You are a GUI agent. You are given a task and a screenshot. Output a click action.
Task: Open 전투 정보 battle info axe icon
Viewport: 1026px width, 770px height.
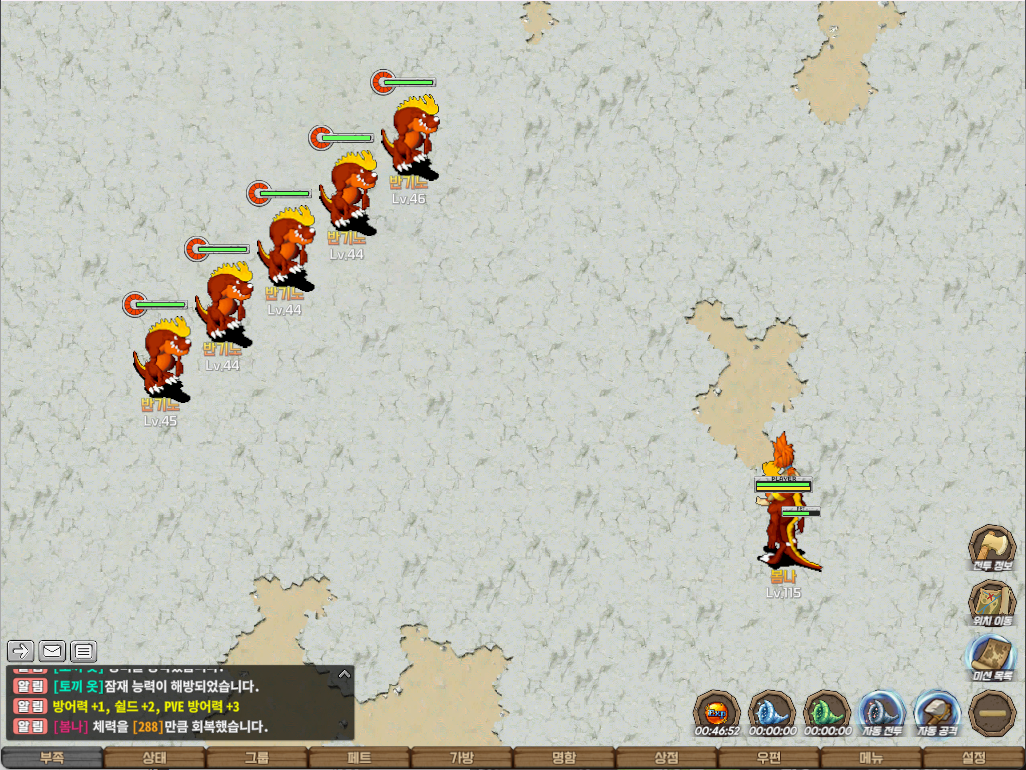pos(991,546)
